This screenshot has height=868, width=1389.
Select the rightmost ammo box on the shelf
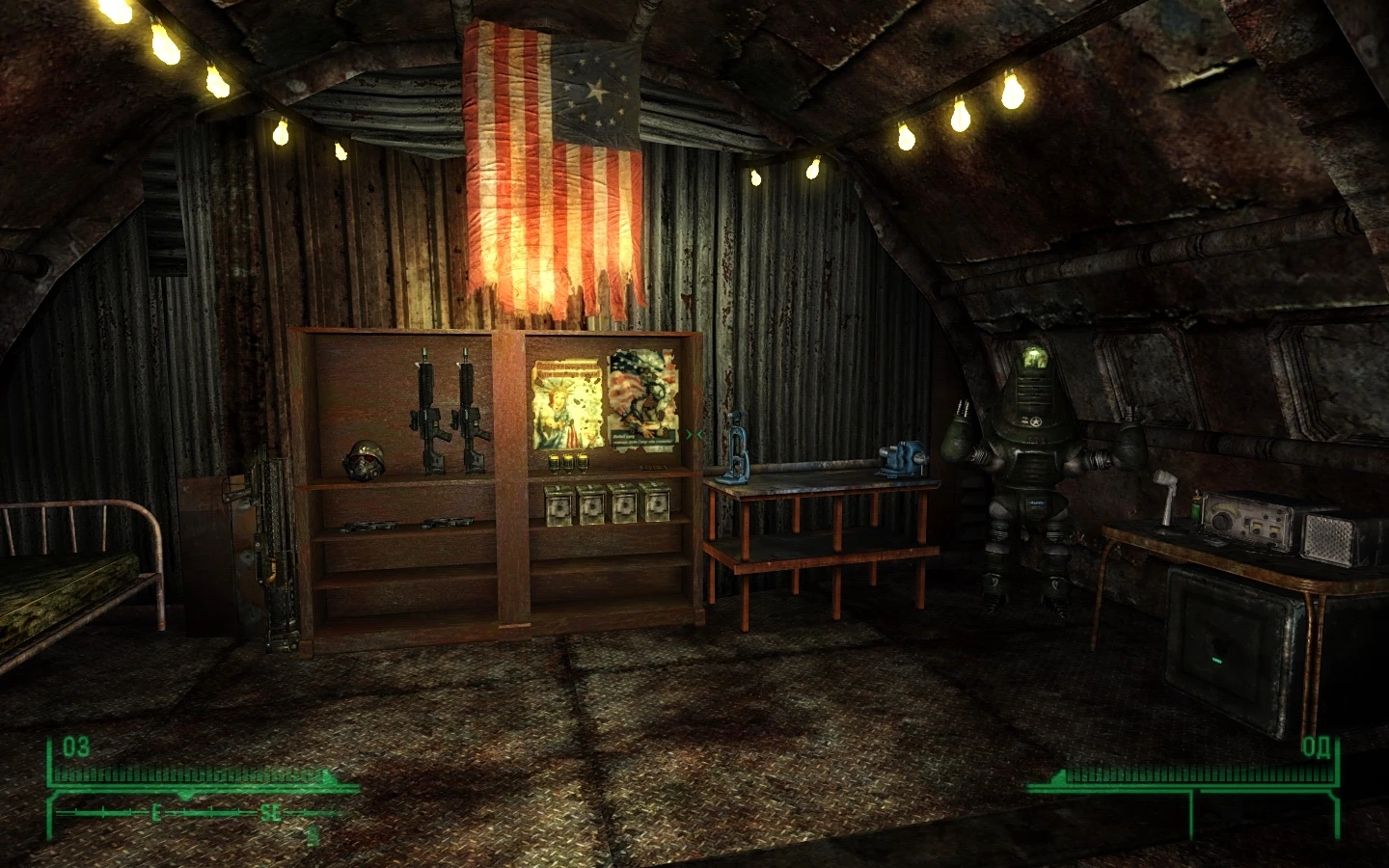(660, 504)
